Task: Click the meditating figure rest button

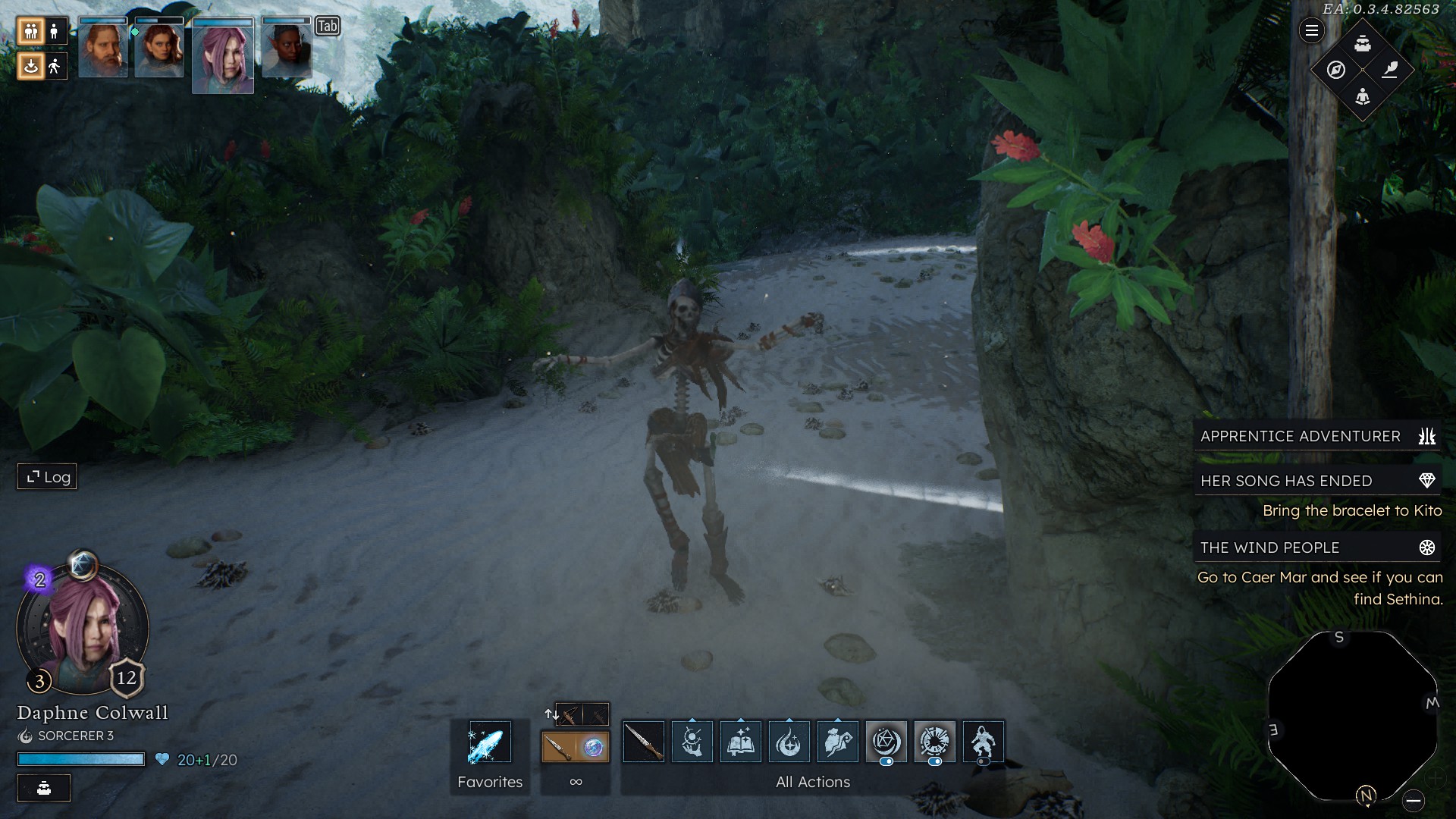Action: point(1363,96)
